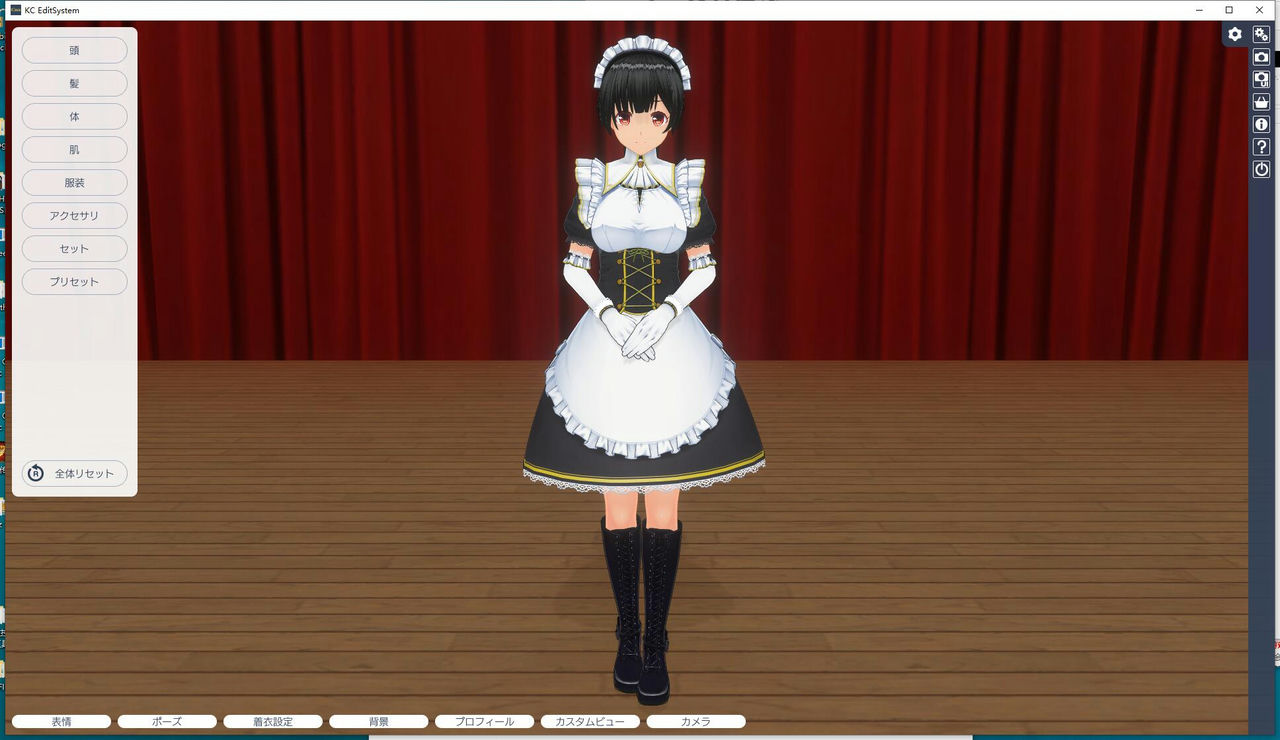The height and width of the screenshot is (740, 1280).
Task: Click the power icon at bottom right
Action: click(x=1261, y=169)
